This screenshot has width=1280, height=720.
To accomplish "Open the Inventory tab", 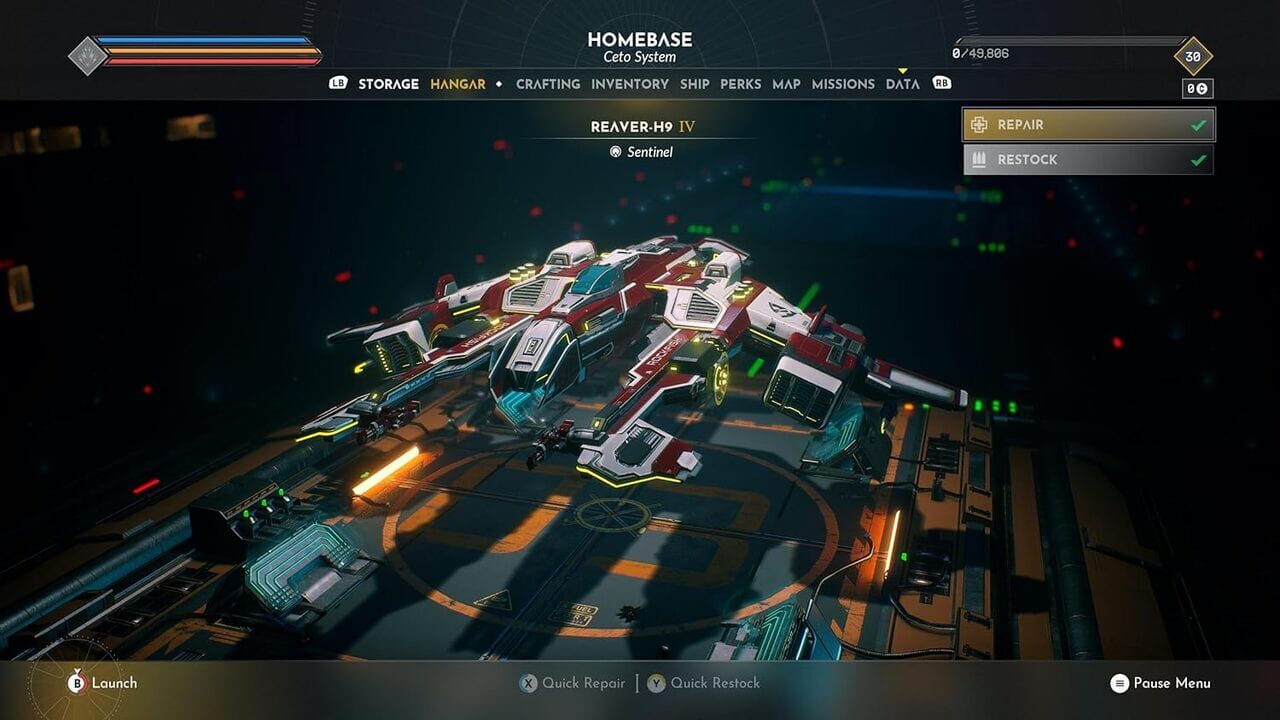I will [630, 84].
